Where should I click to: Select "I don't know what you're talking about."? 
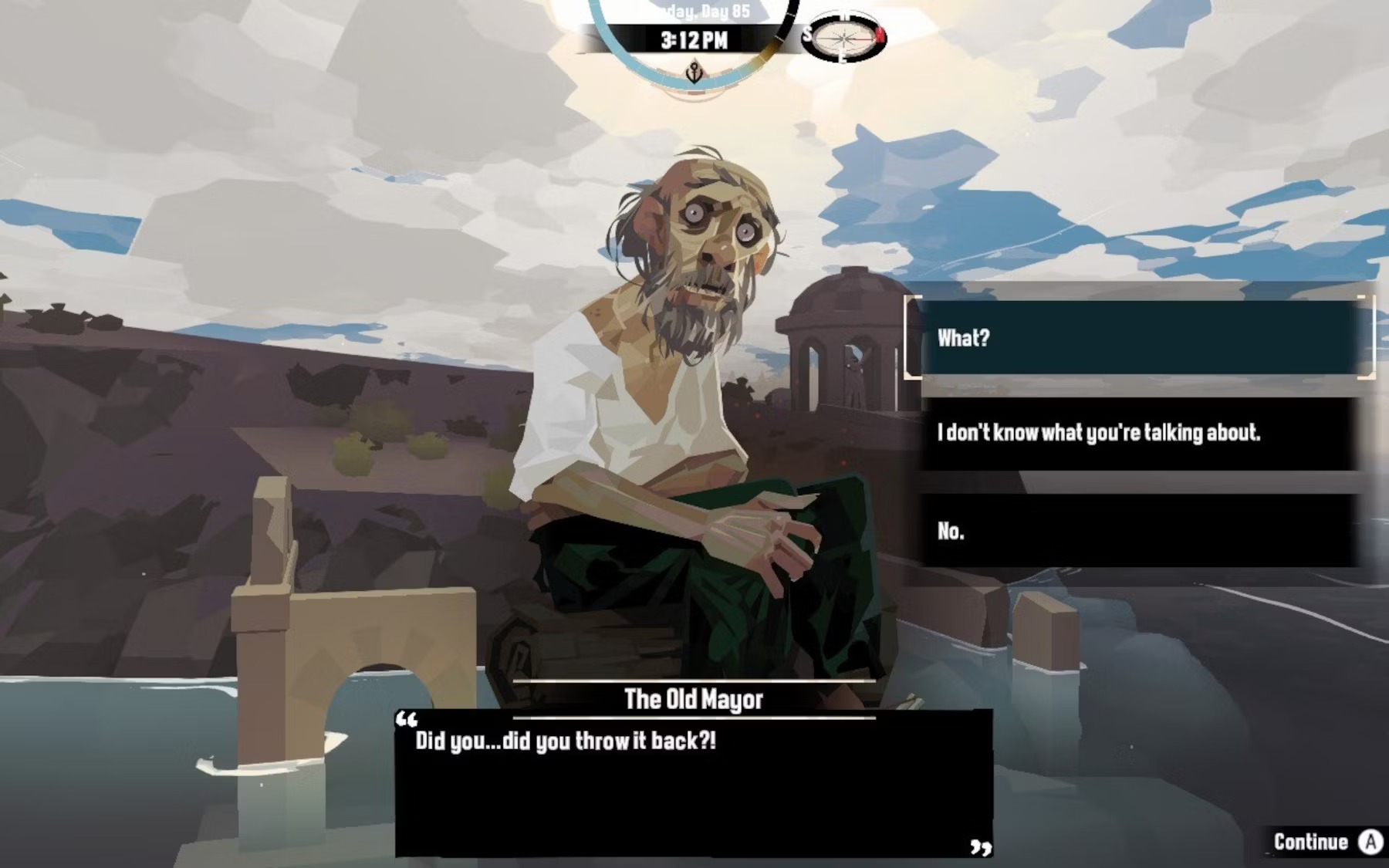pyautogui.click(x=1139, y=434)
